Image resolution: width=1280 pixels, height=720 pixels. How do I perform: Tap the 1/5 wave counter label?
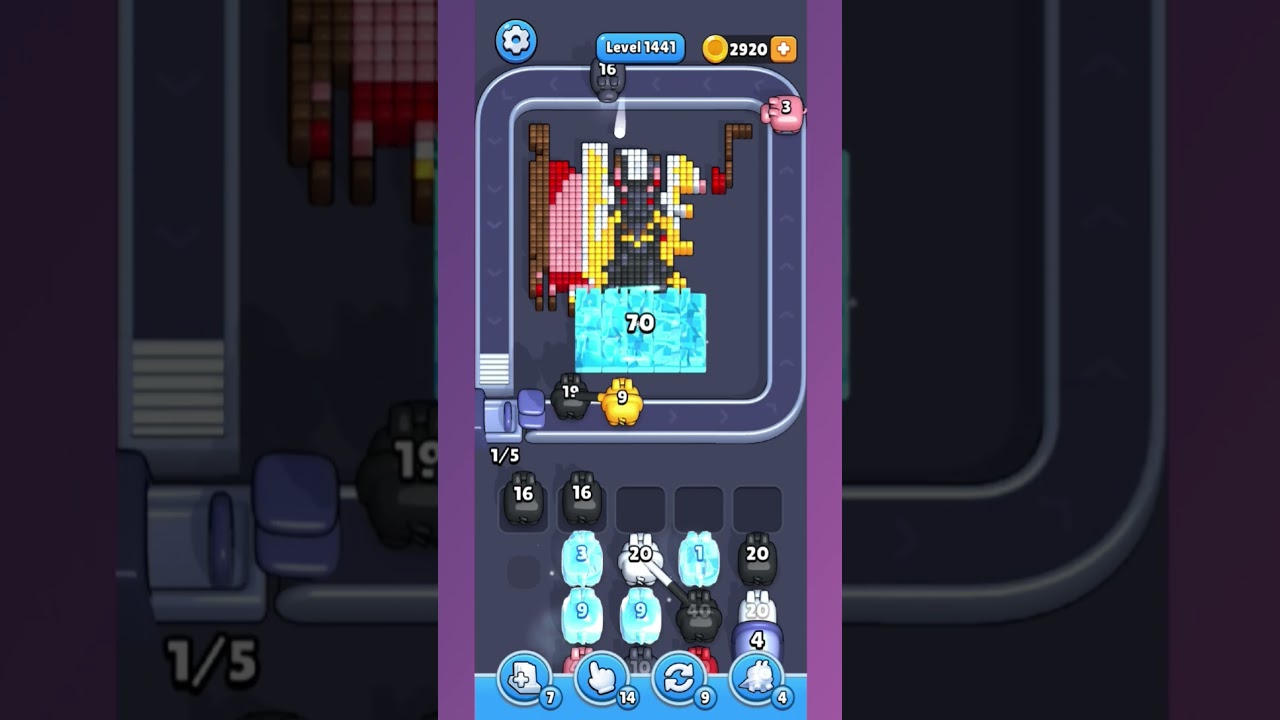point(505,455)
